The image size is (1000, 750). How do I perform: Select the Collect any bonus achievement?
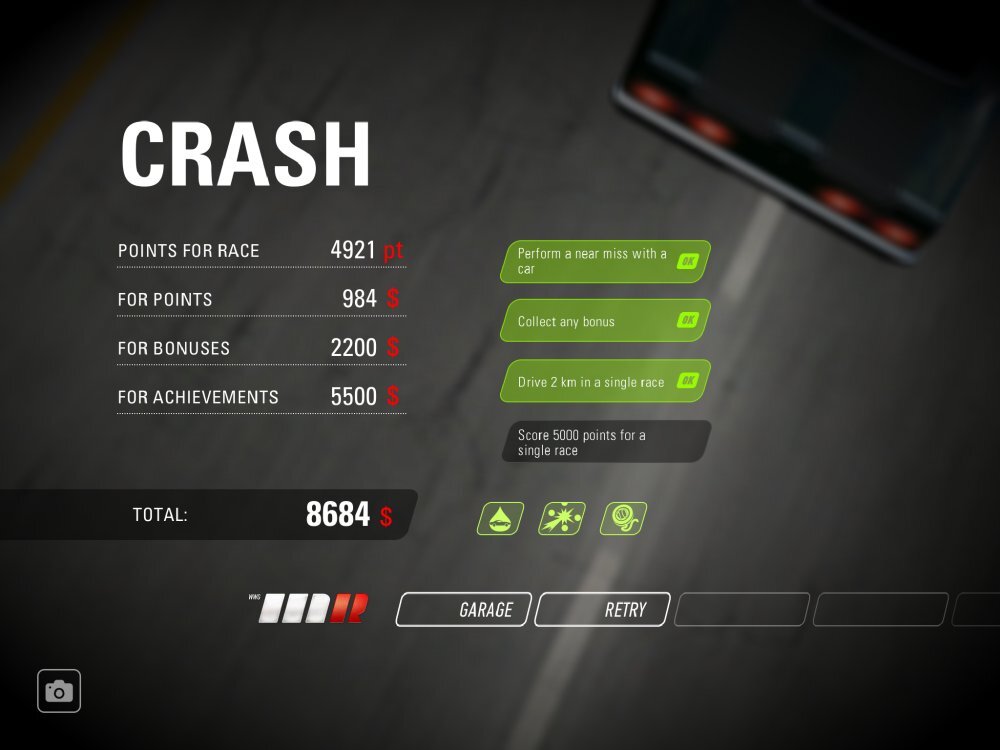(605, 321)
